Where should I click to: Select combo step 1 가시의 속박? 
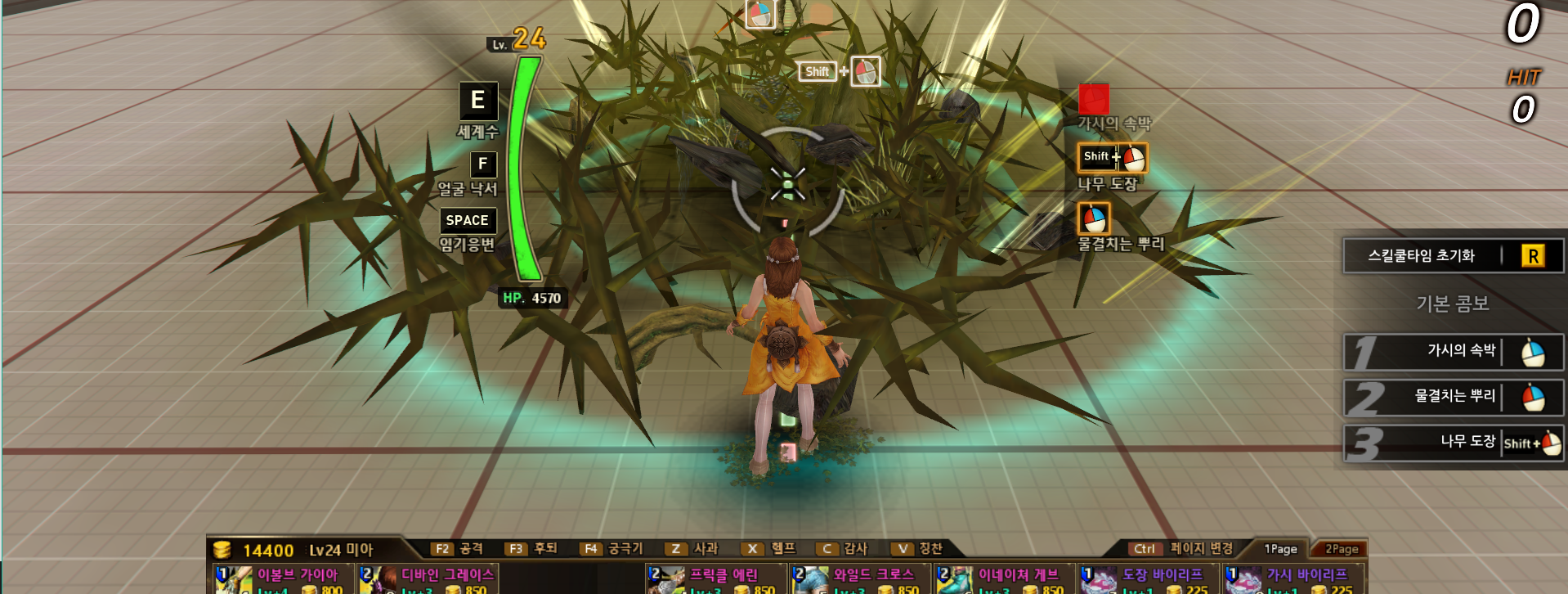click(1453, 352)
